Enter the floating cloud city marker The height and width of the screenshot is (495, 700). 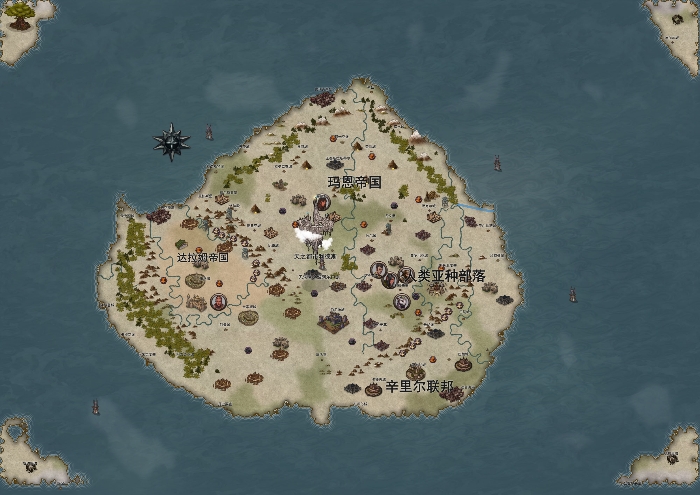(314, 239)
